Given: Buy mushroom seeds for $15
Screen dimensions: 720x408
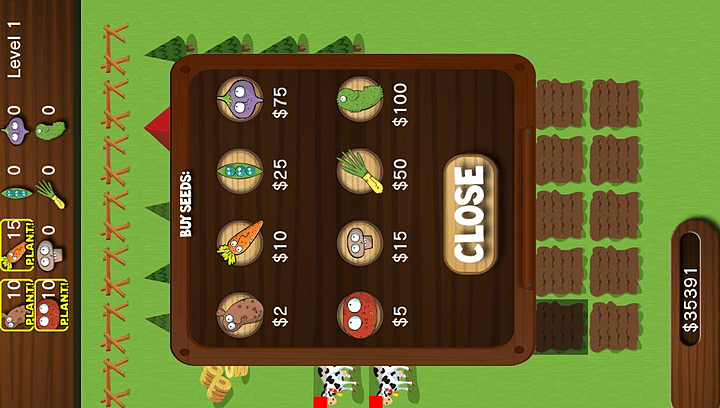Looking at the screenshot, I should 360,243.
